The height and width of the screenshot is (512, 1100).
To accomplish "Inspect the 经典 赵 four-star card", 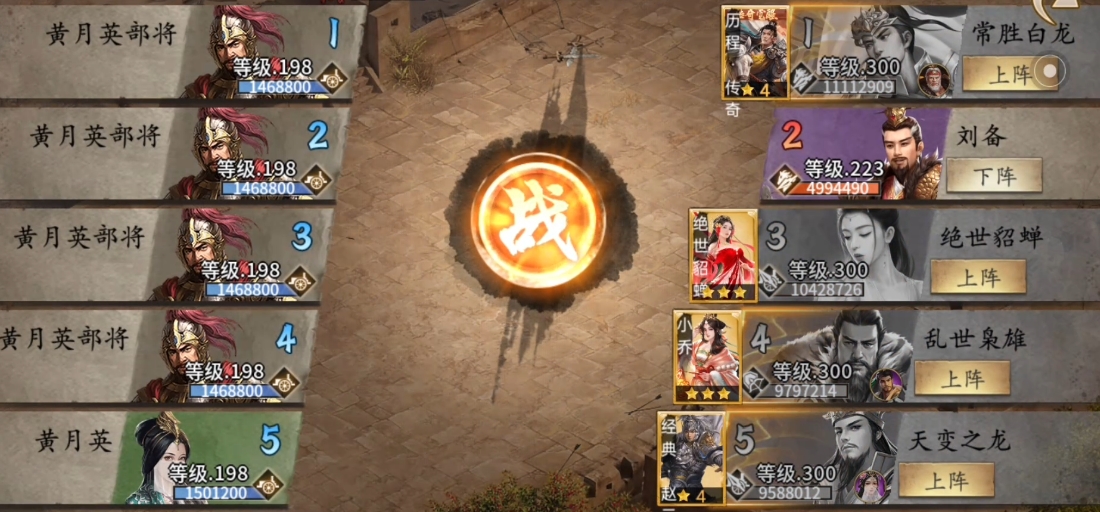I will point(690,457).
